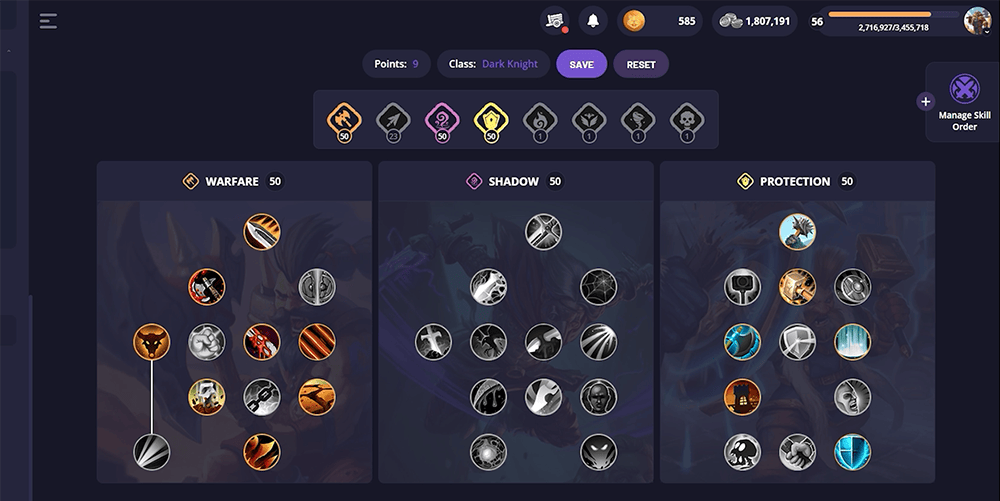Save the current skill build

[x=581, y=64]
